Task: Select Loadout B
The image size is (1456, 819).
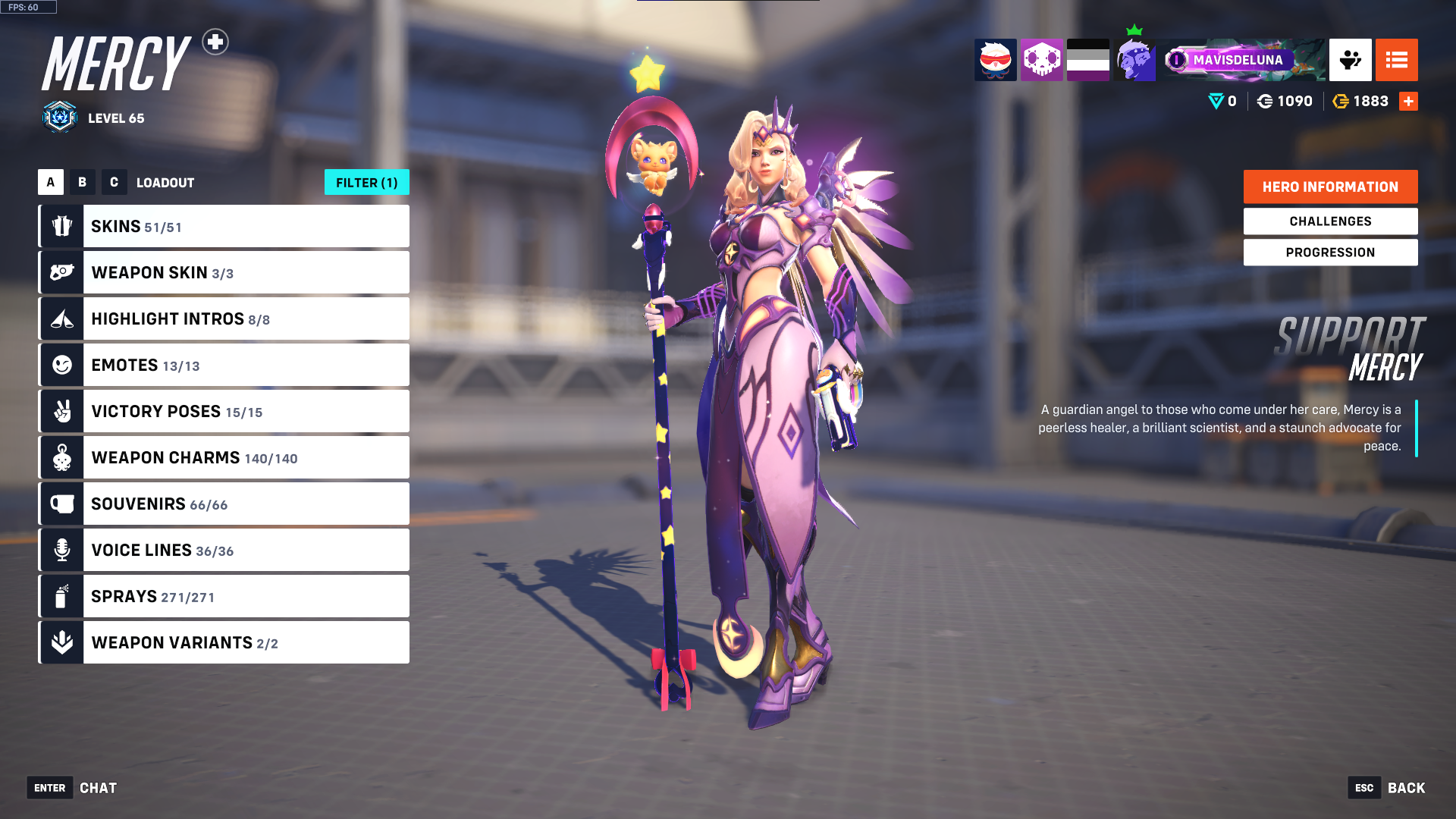Action: point(82,182)
